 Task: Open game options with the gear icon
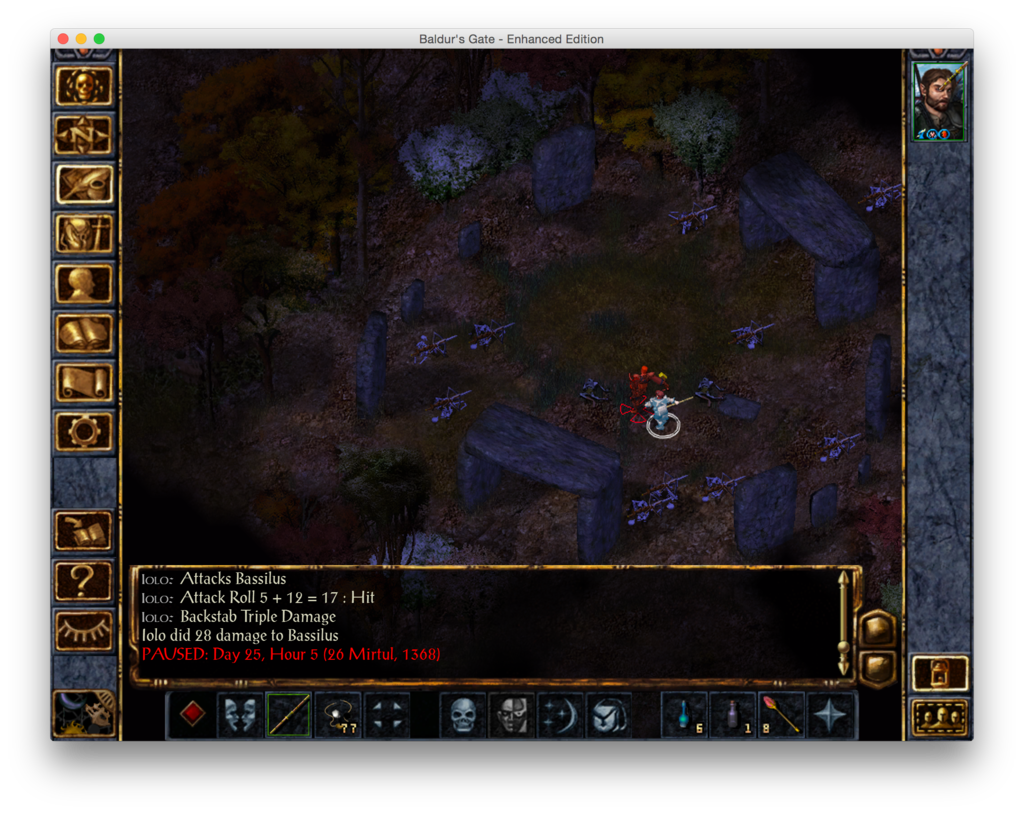coord(84,431)
